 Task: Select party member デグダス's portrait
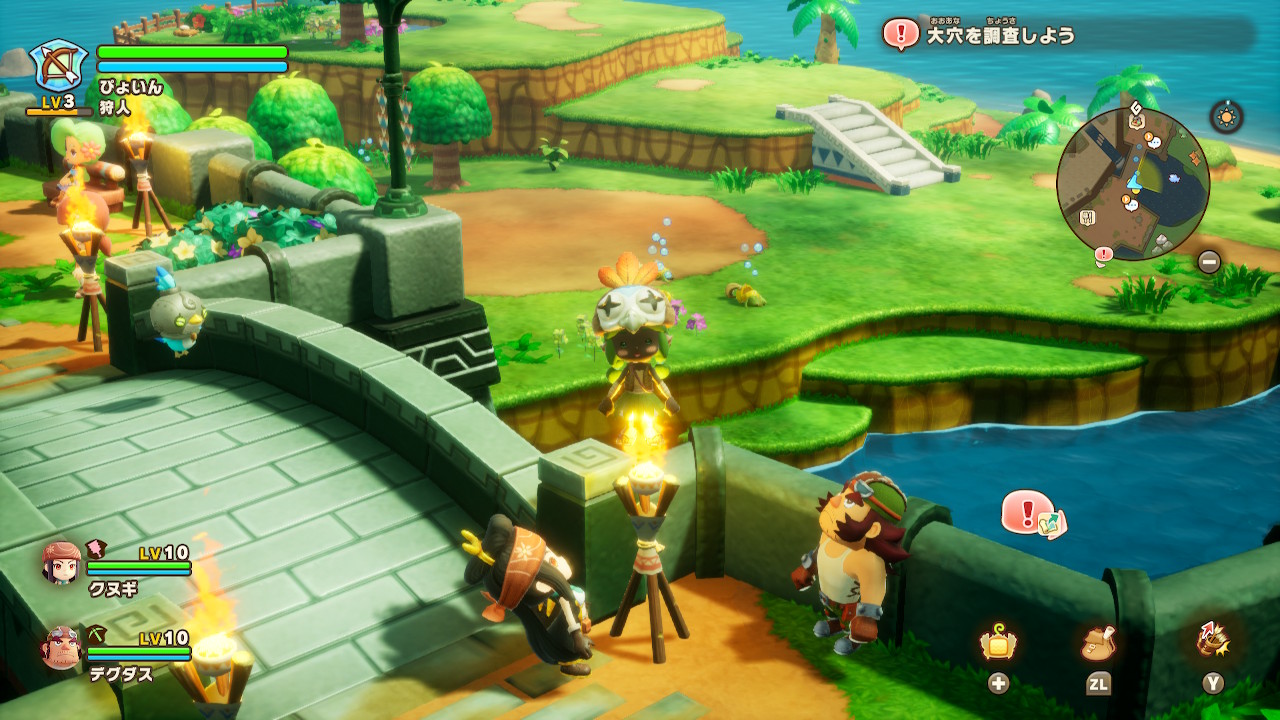pos(61,648)
